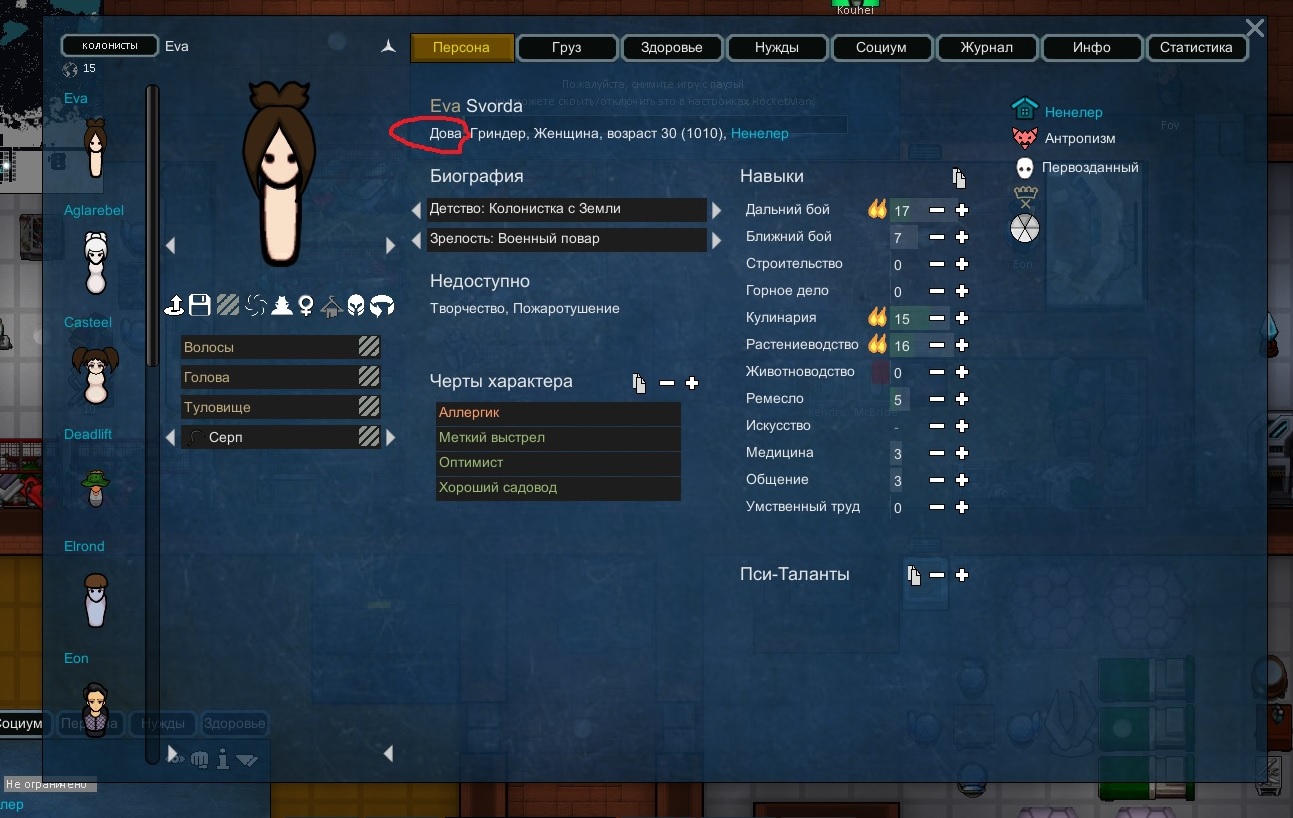1293x818 pixels.
Task: Click right arrow to change Детство backstory
Action: tap(718, 210)
